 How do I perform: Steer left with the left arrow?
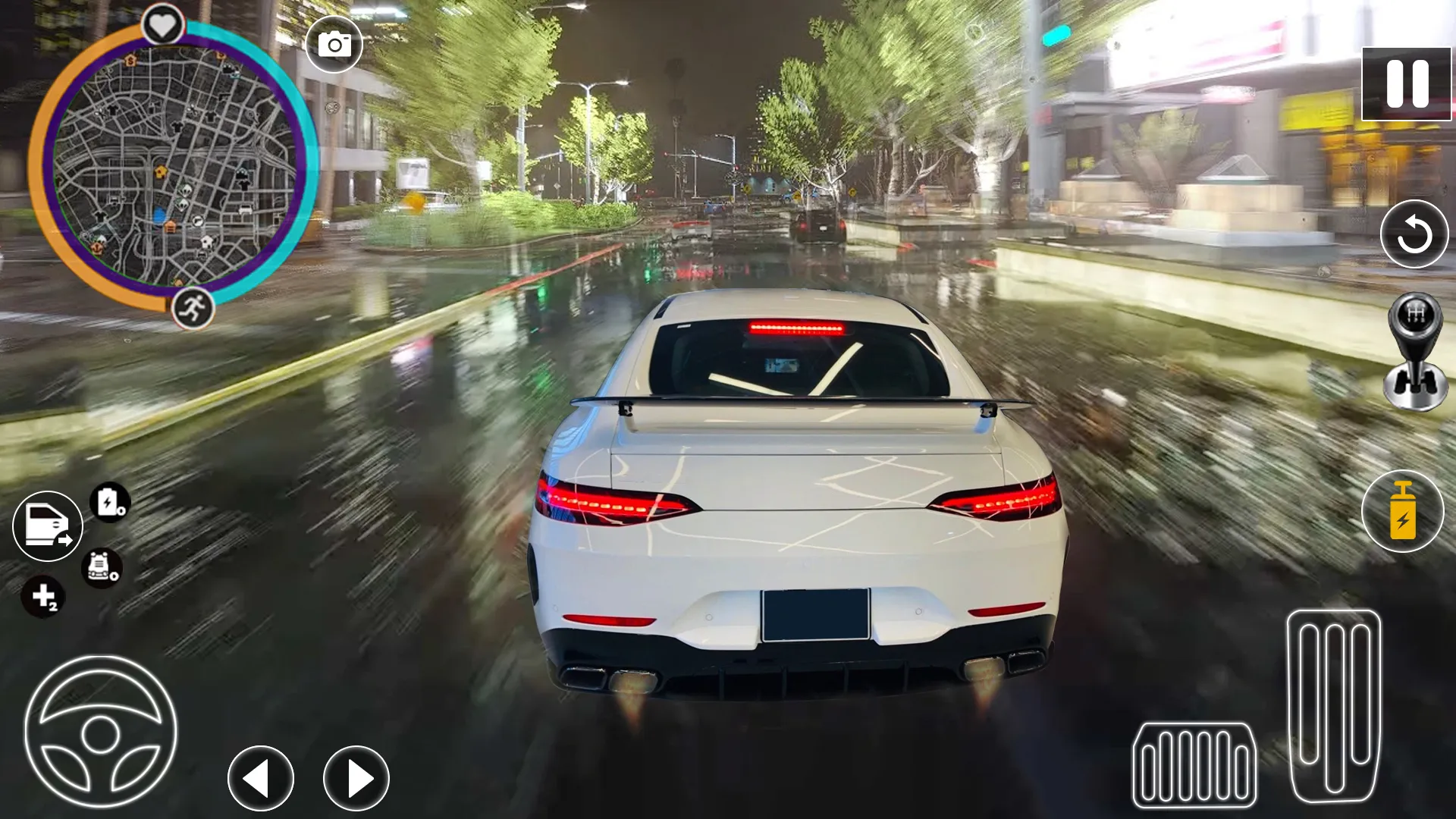click(x=261, y=778)
